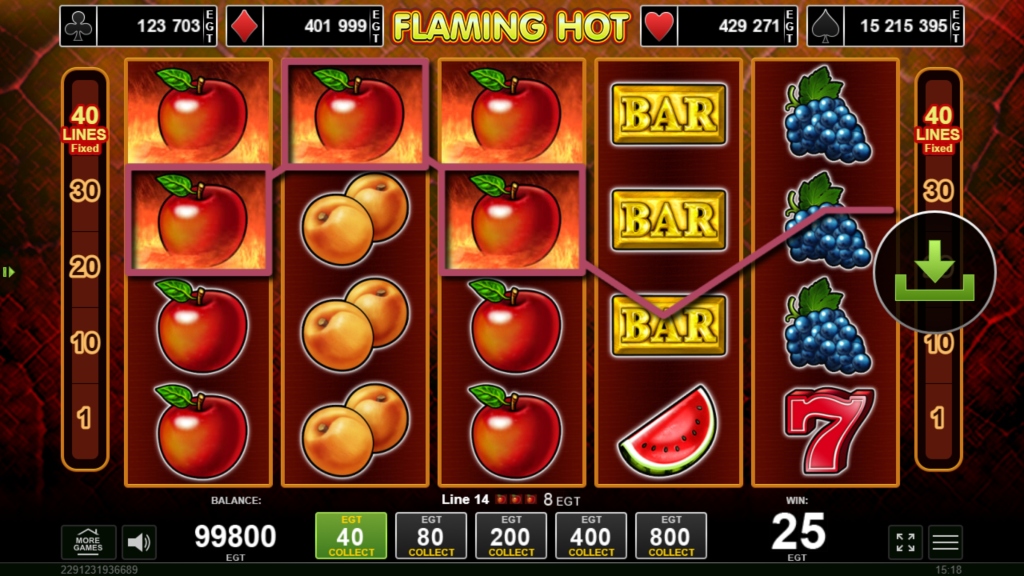Pick the 800 EGT collect button
This screenshot has width=1024, height=576.
(671, 535)
